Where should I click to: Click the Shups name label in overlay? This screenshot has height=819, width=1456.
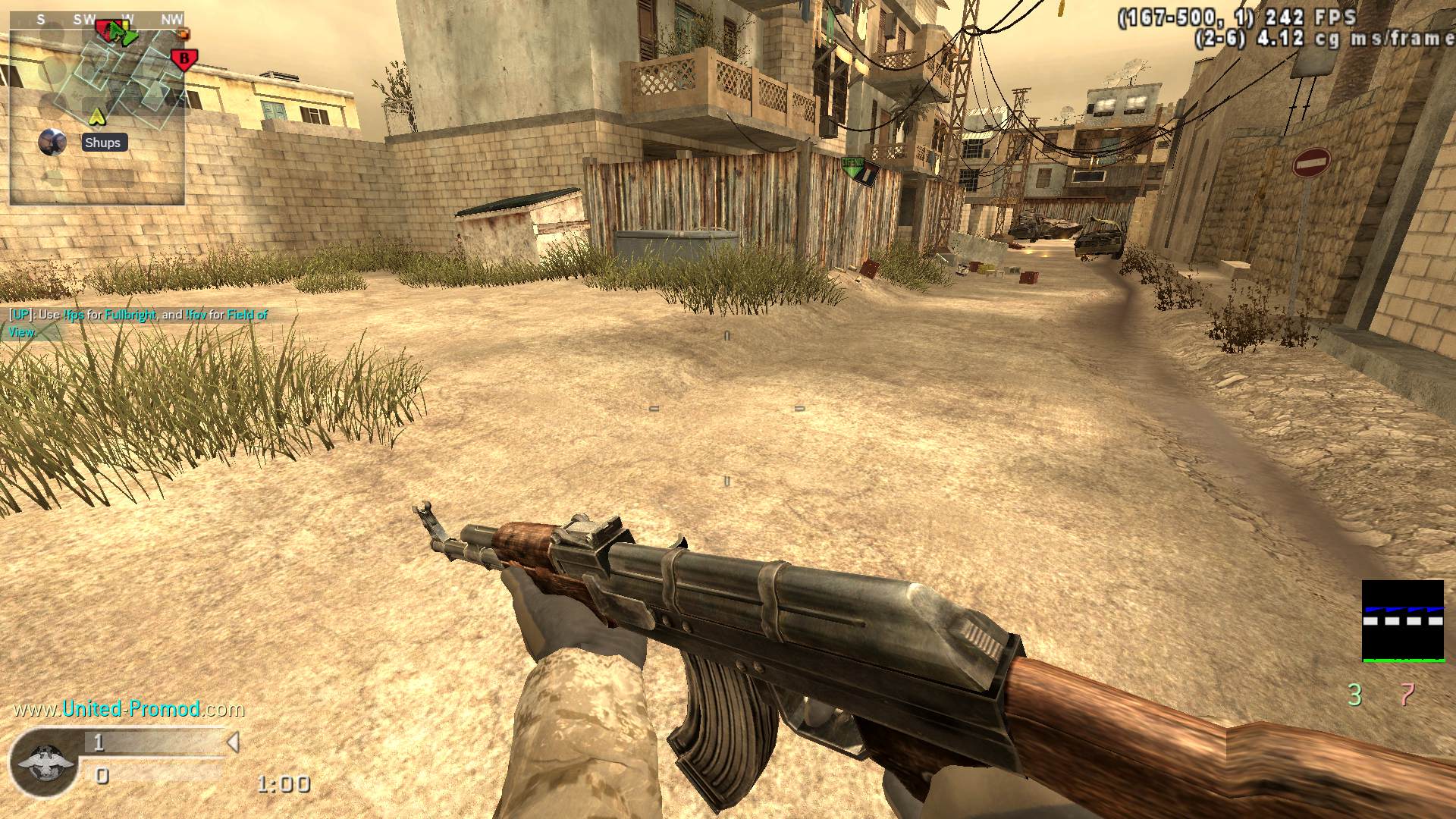click(103, 143)
